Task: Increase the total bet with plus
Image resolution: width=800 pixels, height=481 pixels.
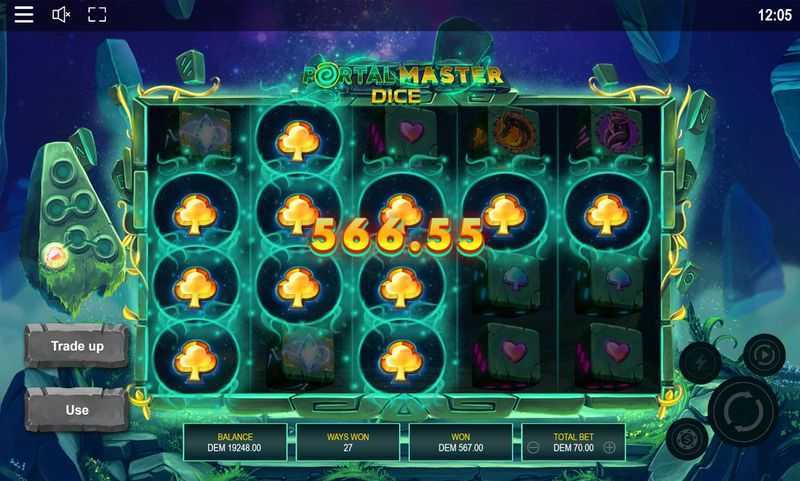Action: 608,448
